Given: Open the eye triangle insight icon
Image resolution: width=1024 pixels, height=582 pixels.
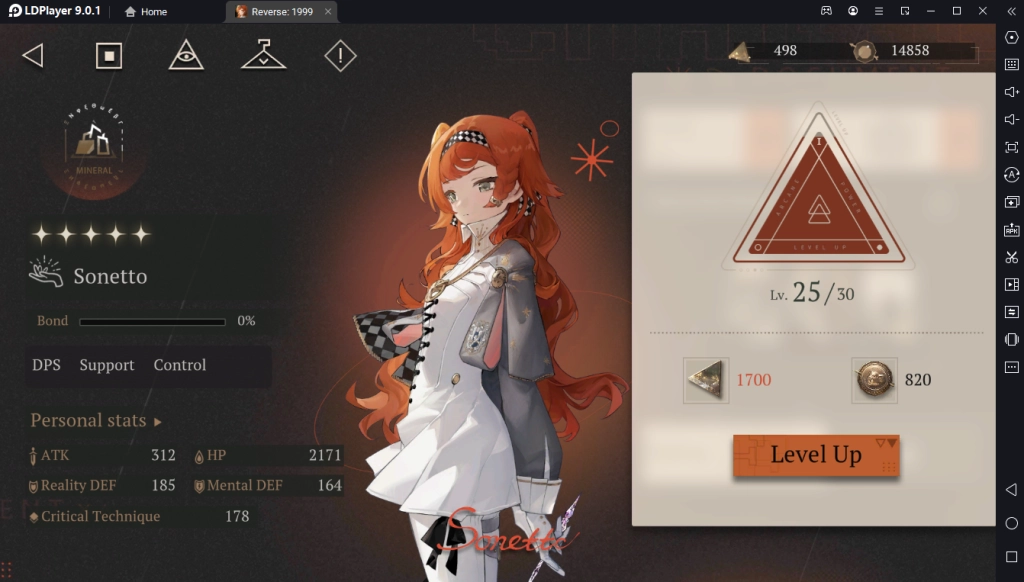Looking at the screenshot, I should coord(186,55).
